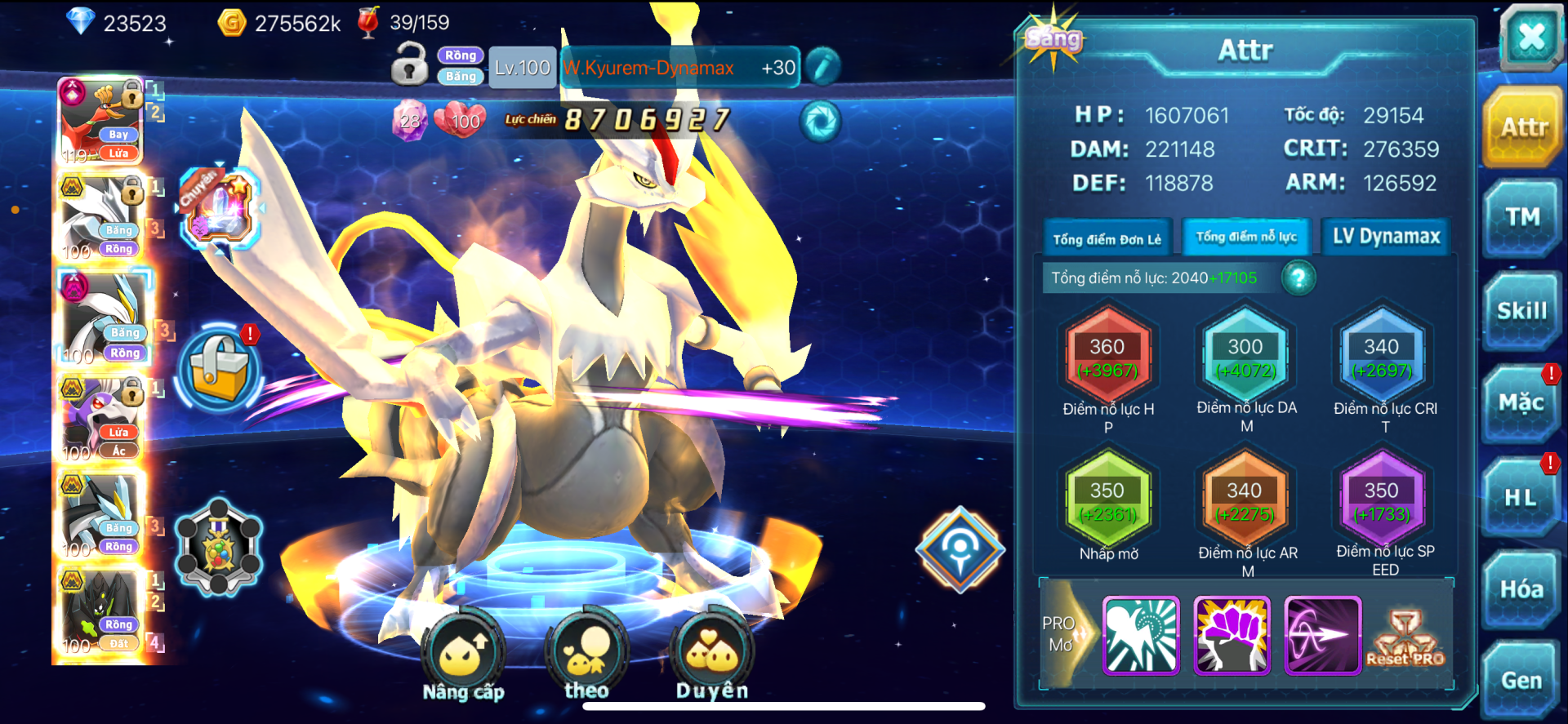Edit the Pokémon name with the pencil icon

[x=822, y=67]
